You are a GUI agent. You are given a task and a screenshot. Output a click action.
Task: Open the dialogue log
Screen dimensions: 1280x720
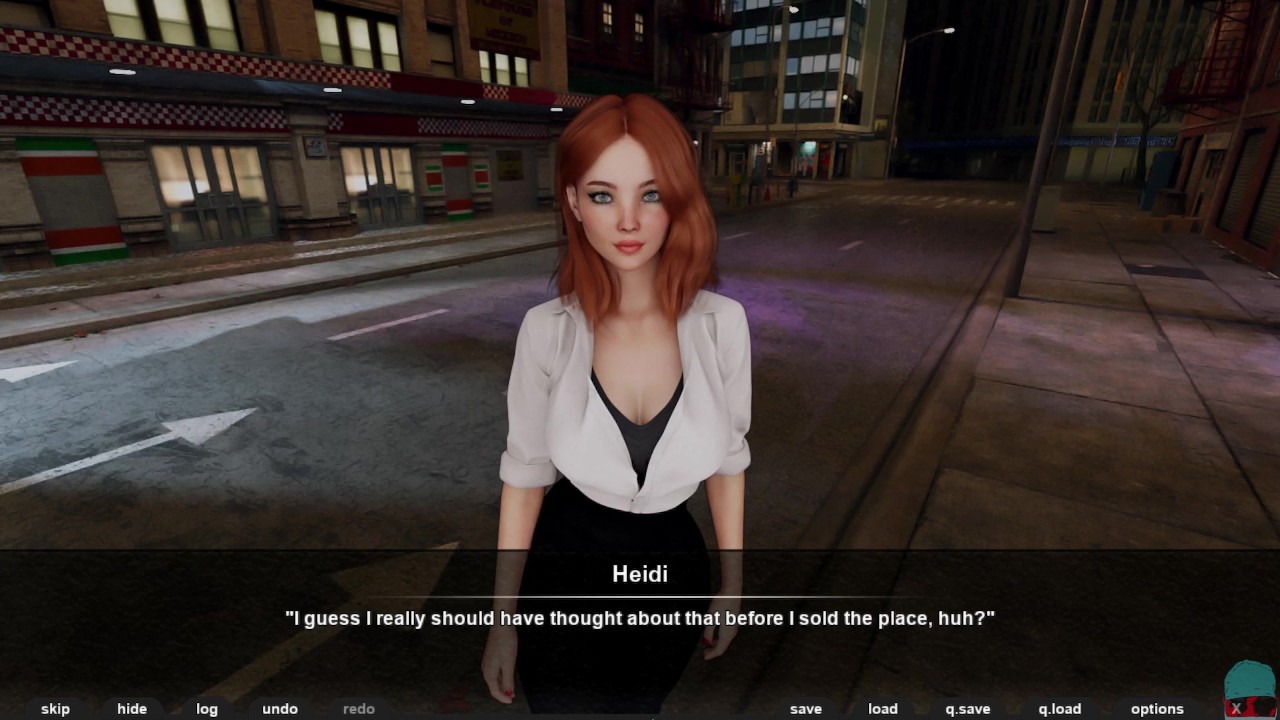[x=207, y=709]
